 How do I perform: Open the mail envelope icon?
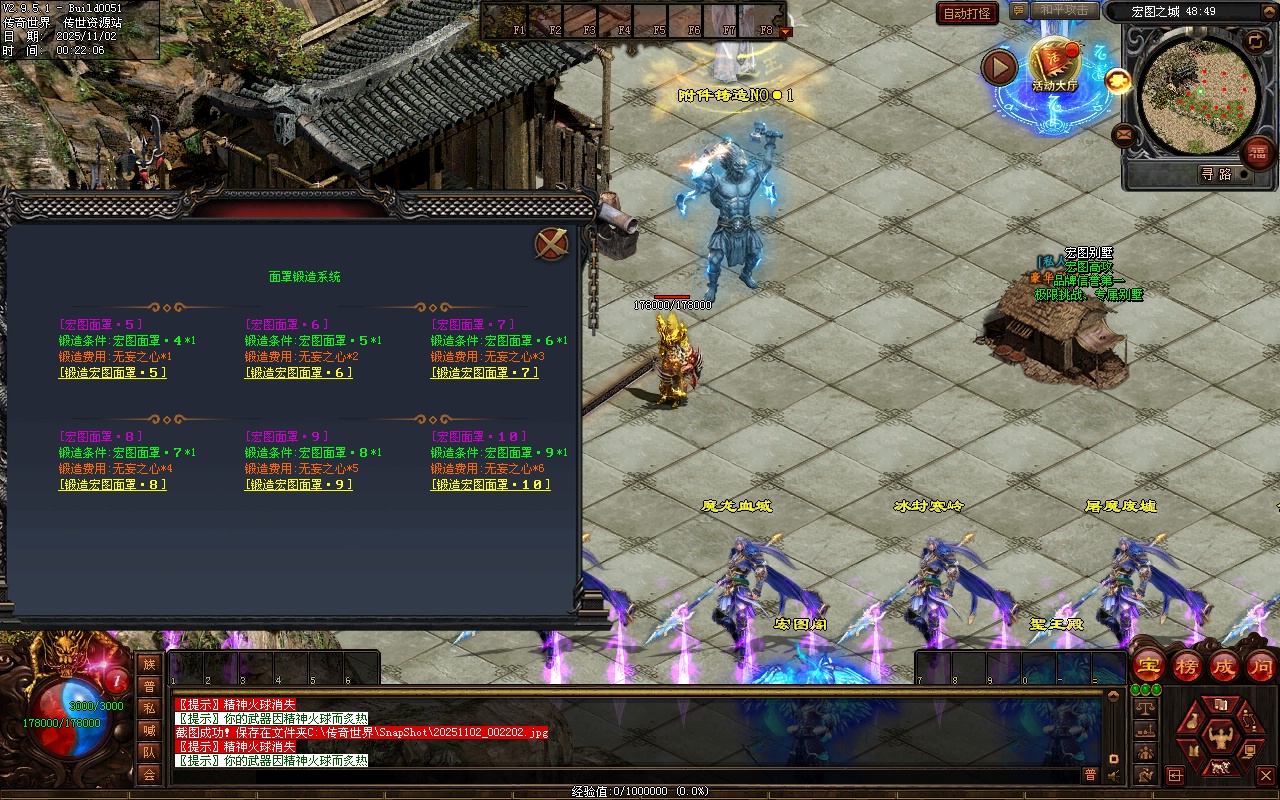tap(1124, 135)
